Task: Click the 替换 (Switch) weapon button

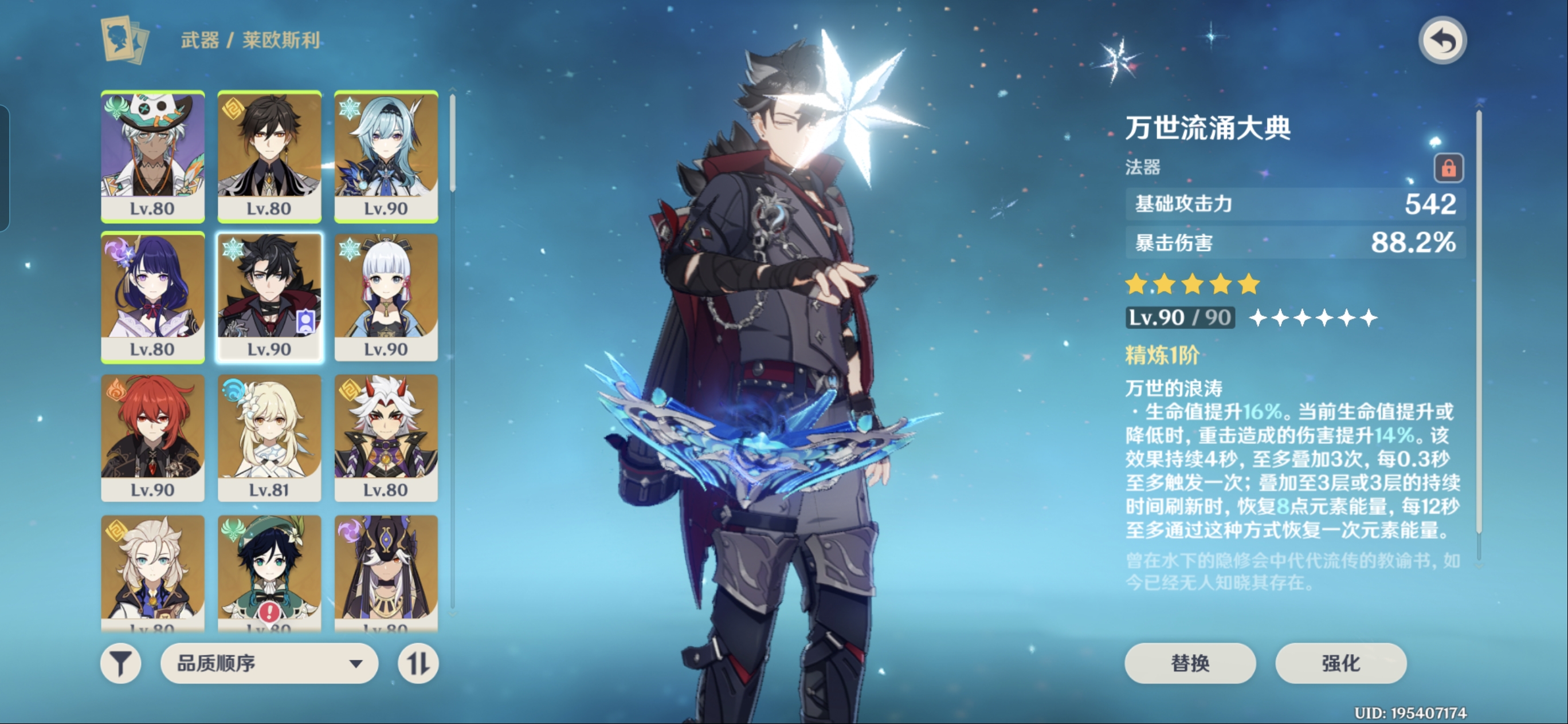Action: pyautogui.click(x=1189, y=663)
